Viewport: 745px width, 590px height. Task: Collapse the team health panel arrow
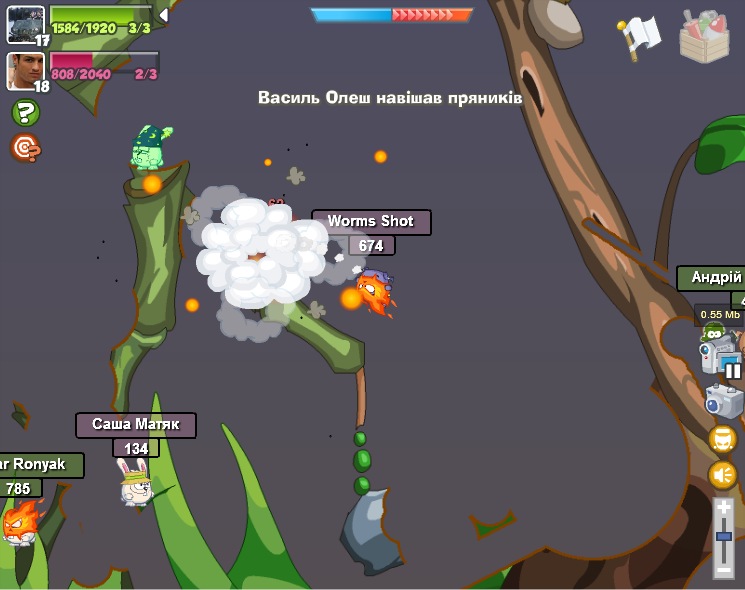coord(163,15)
